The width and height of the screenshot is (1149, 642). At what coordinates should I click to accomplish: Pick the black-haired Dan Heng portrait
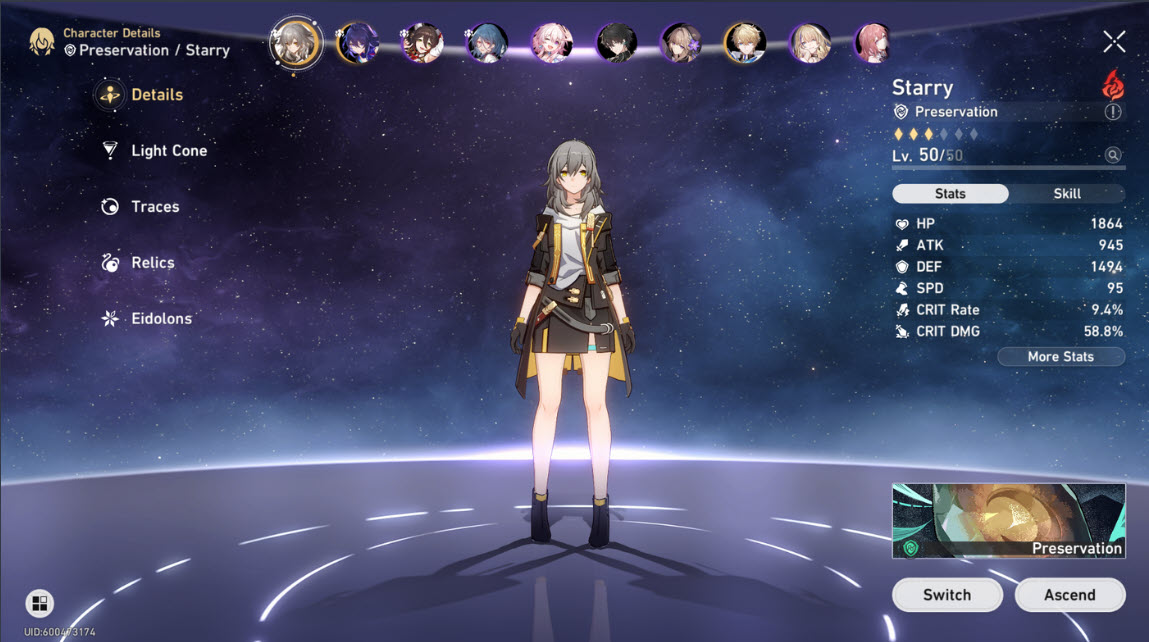[x=616, y=43]
